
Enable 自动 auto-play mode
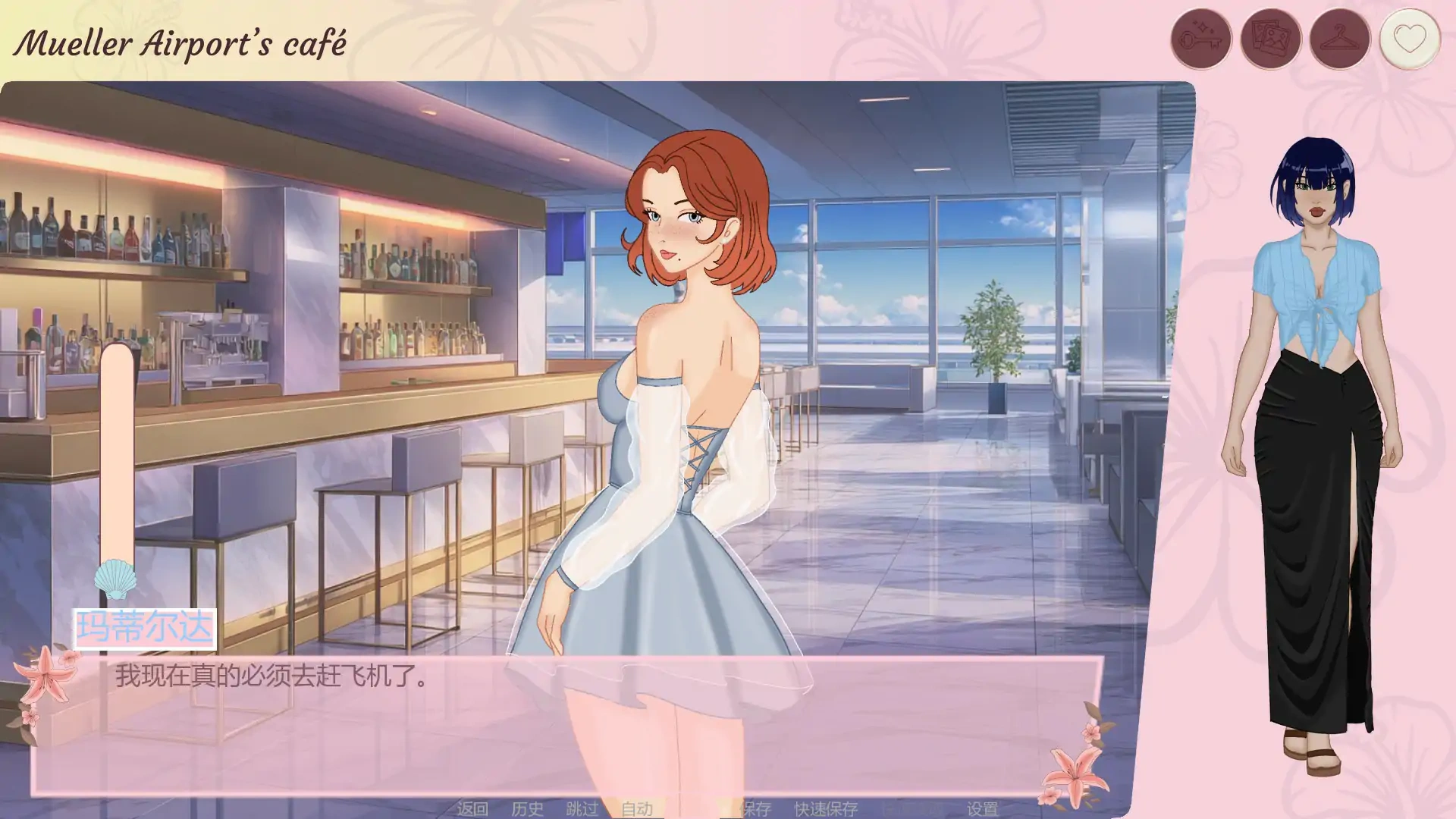[x=637, y=809]
